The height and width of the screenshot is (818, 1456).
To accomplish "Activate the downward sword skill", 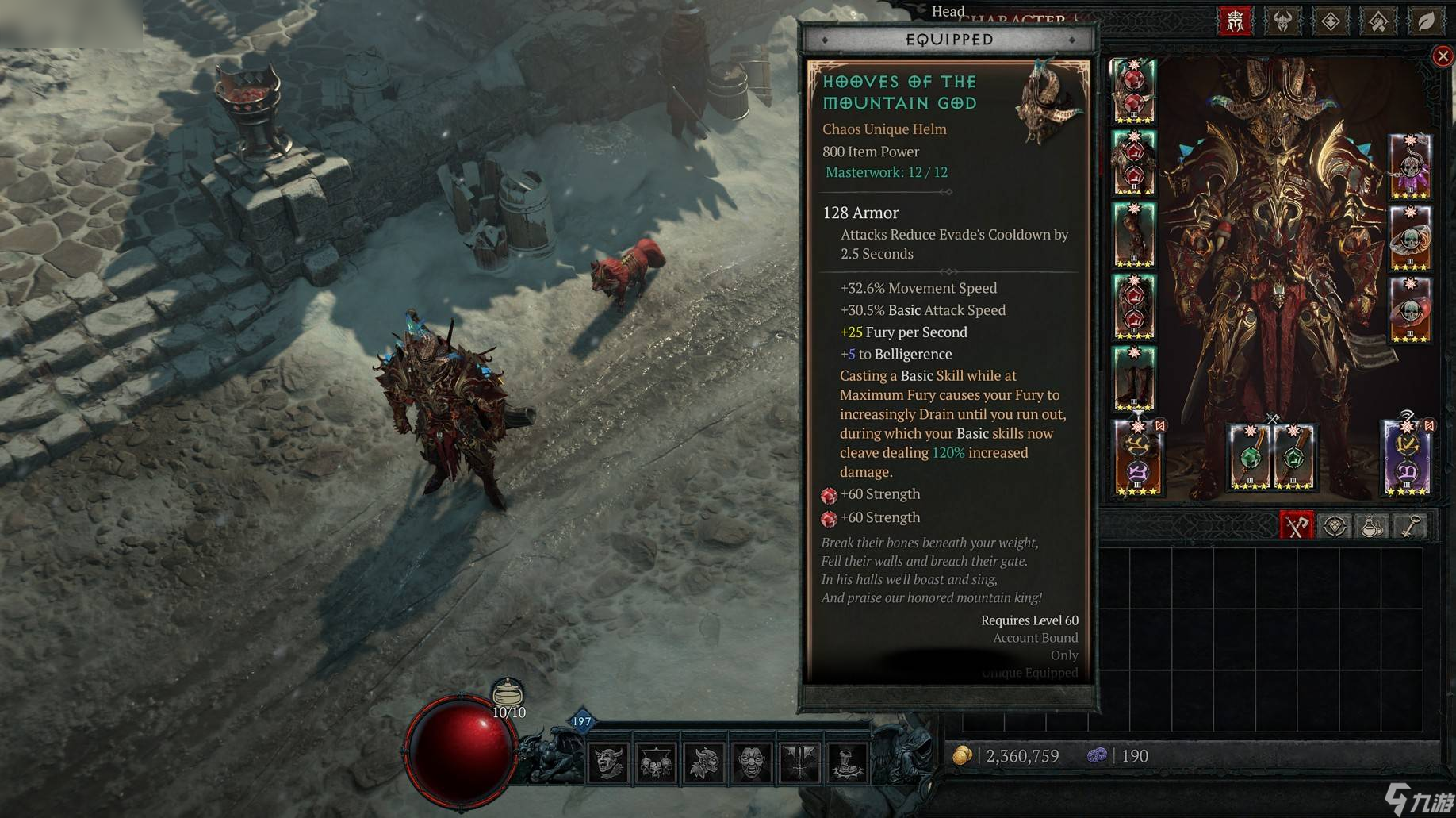I will (799, 762).
